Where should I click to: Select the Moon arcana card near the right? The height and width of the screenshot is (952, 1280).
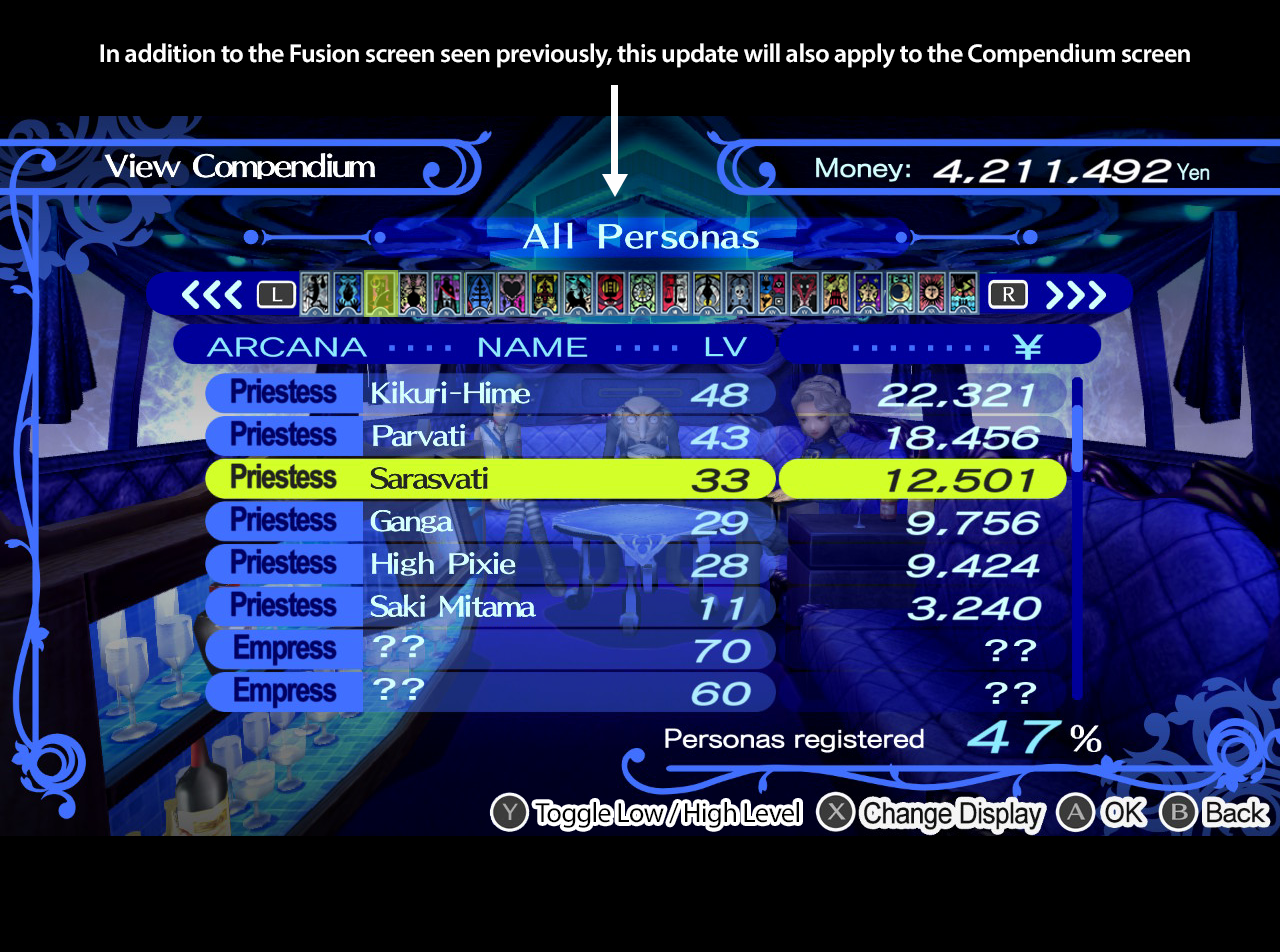[x=900, y=294]
